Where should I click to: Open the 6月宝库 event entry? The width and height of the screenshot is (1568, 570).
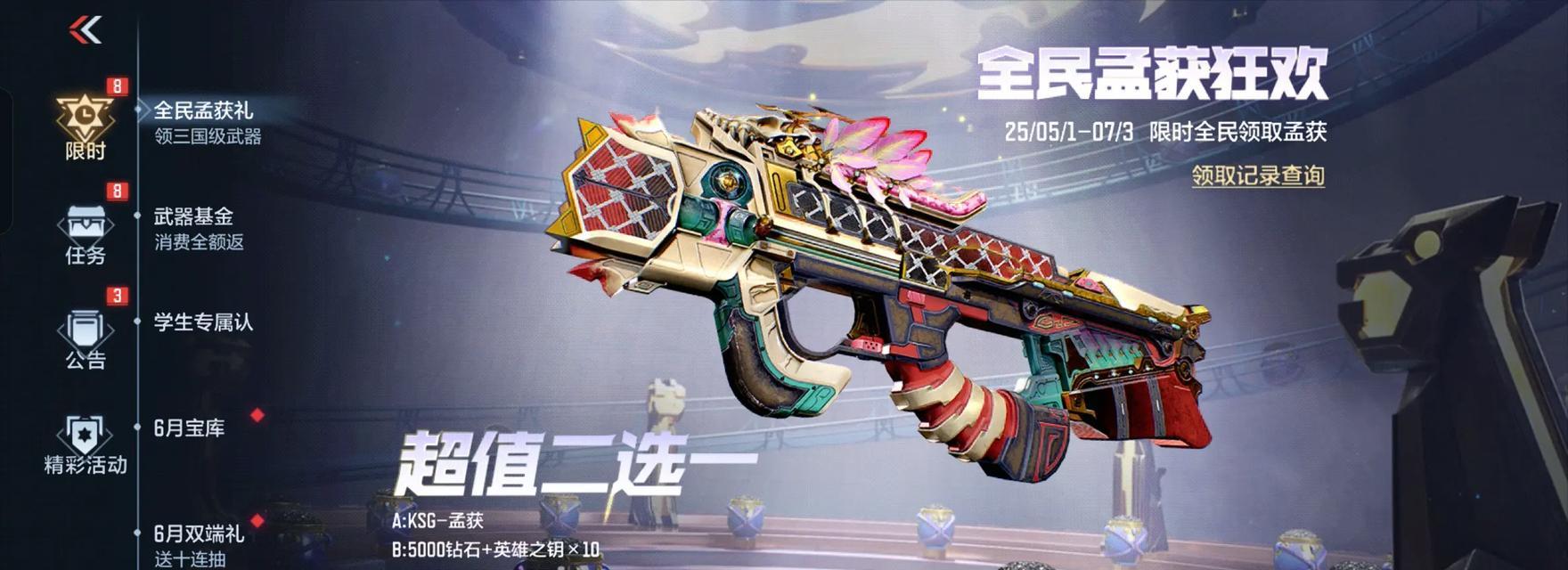(x=190, y=428)
